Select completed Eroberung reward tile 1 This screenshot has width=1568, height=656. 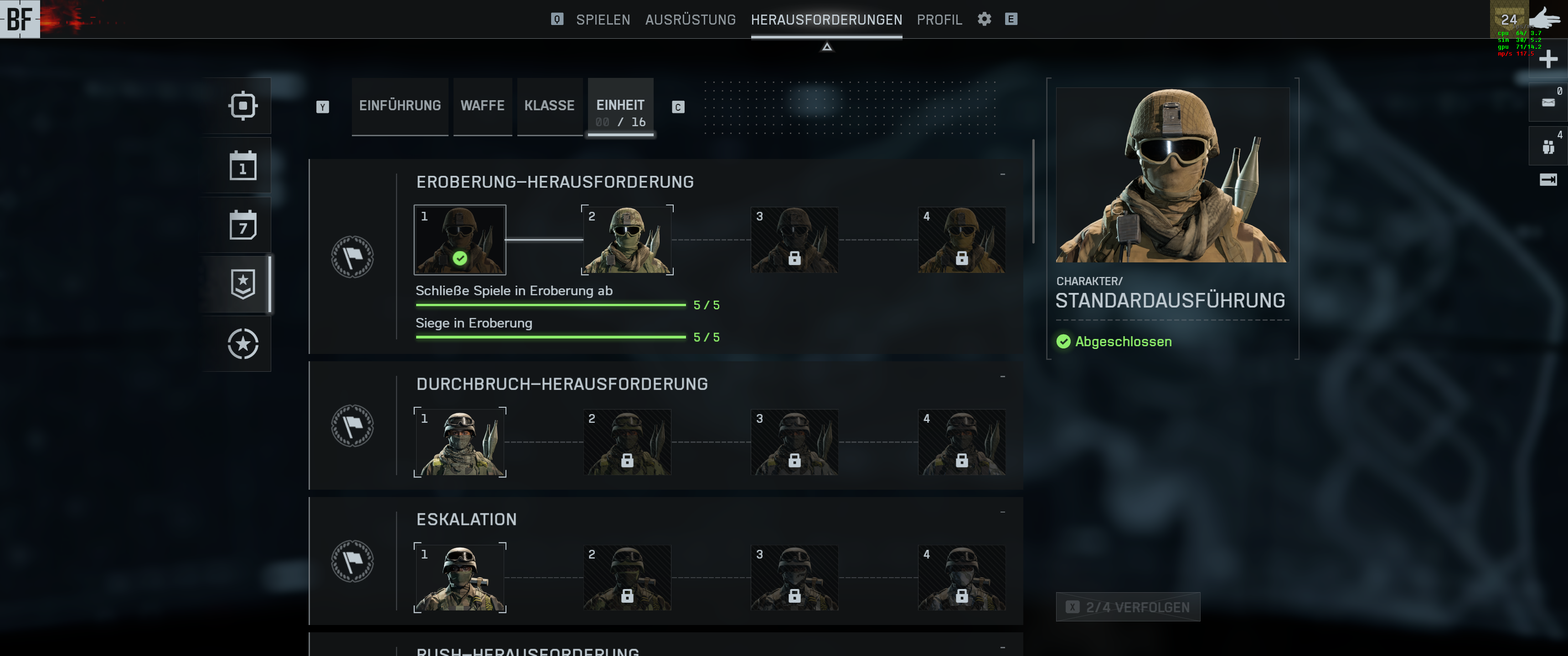pos(459,240)
